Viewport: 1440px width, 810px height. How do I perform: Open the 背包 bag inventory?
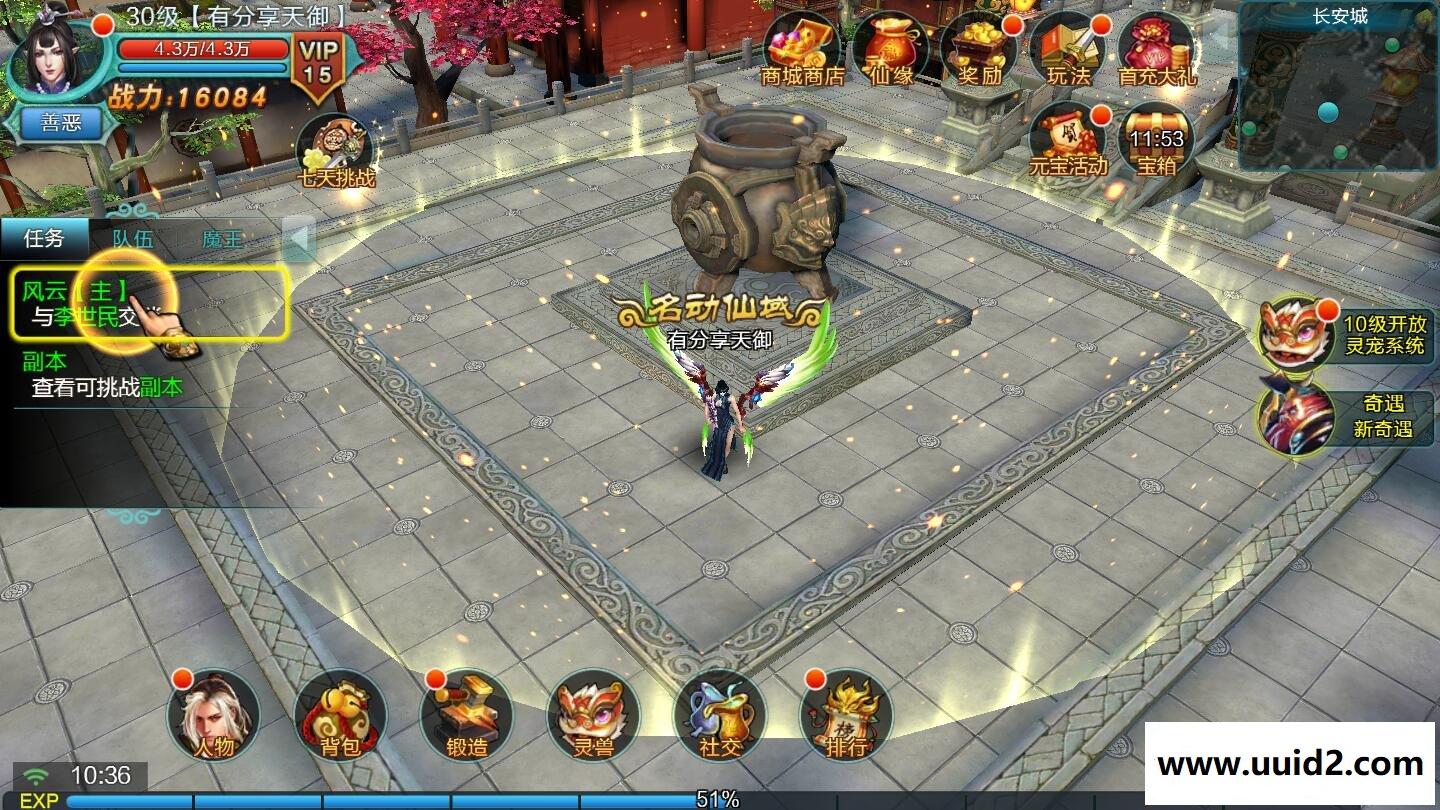(x=340, y=717)
